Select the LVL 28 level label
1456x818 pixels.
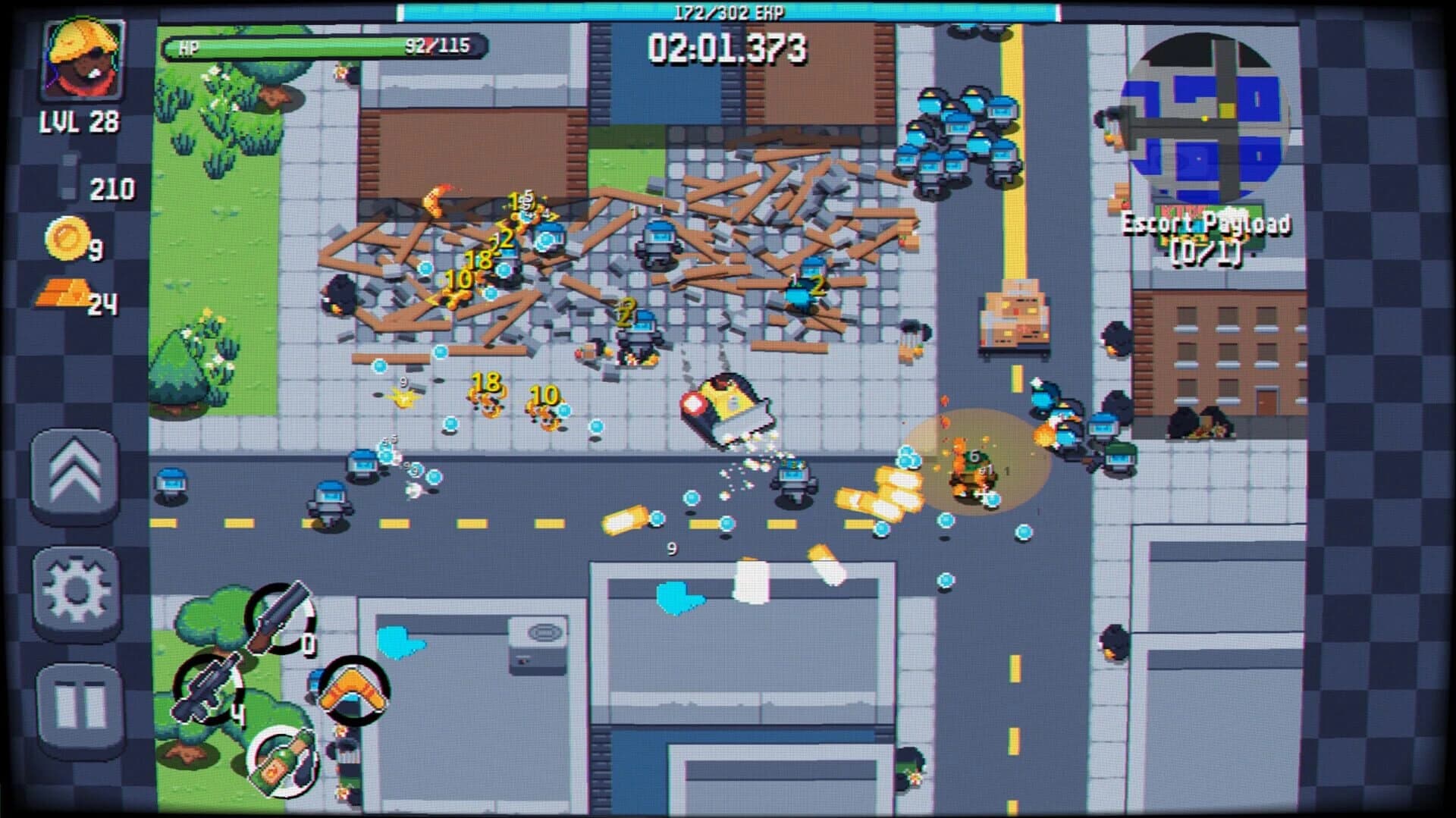pyautogui.click(x=81, y=120)
